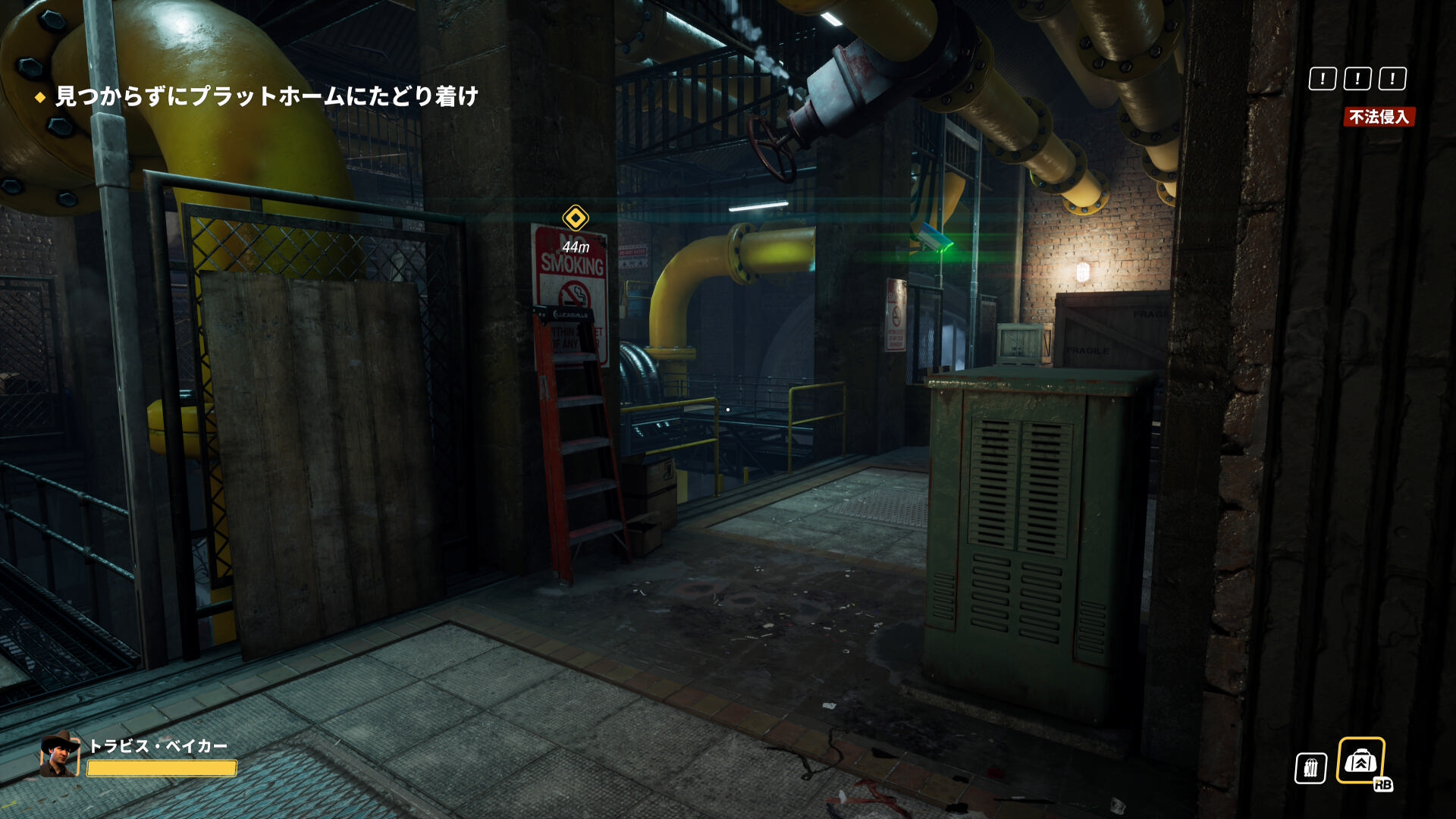Click Travis Baker's character portrait

click(60, 755)
